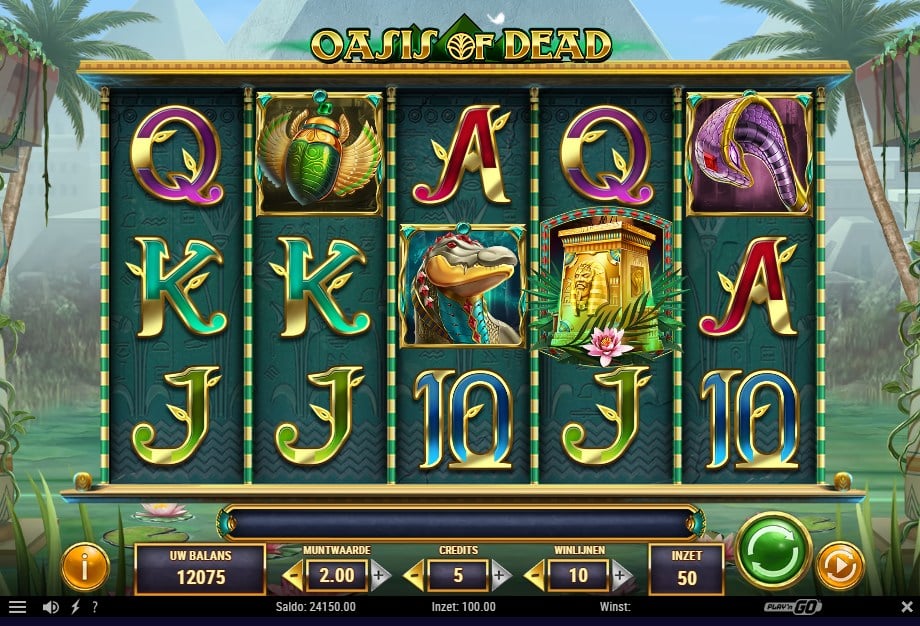Toggle fast play lightning bolt
Screen dimensions: 920x626
pyautogui.click(x=76, y=607)
